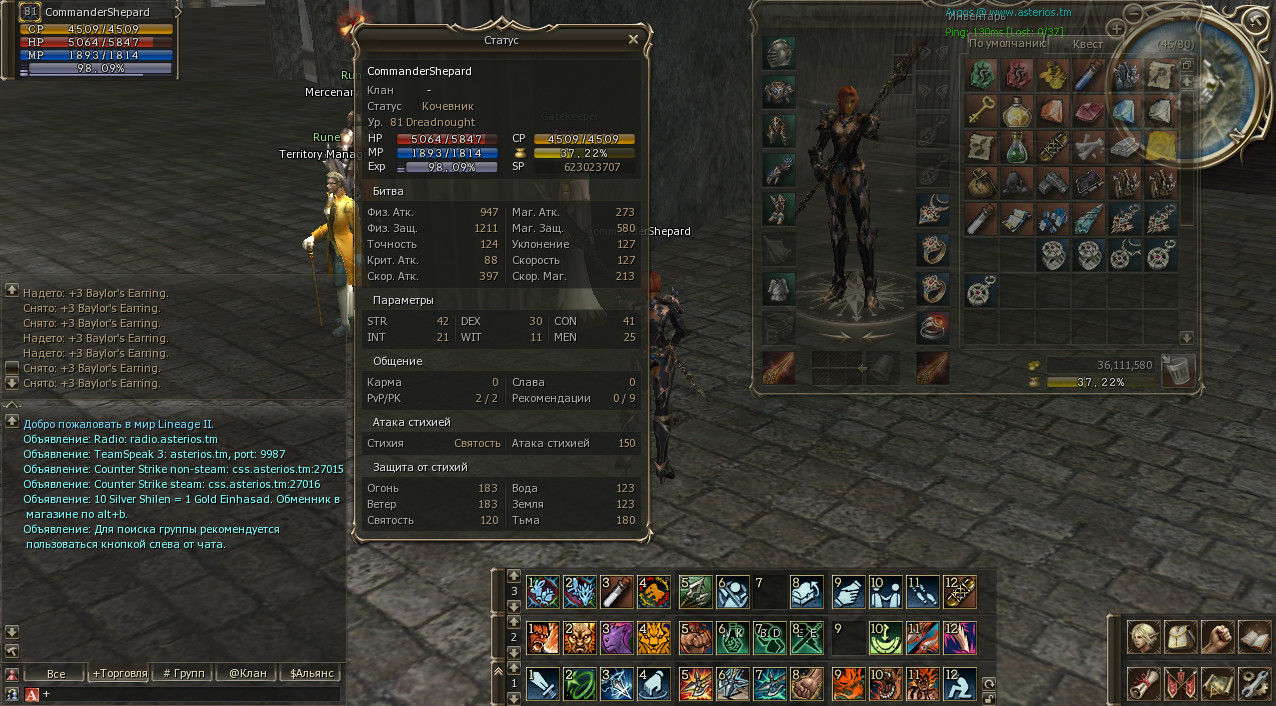Viewport: 1276px width, 706px height.
Task: Open the character portrait menu button
Action: (x=1144, y=636)
